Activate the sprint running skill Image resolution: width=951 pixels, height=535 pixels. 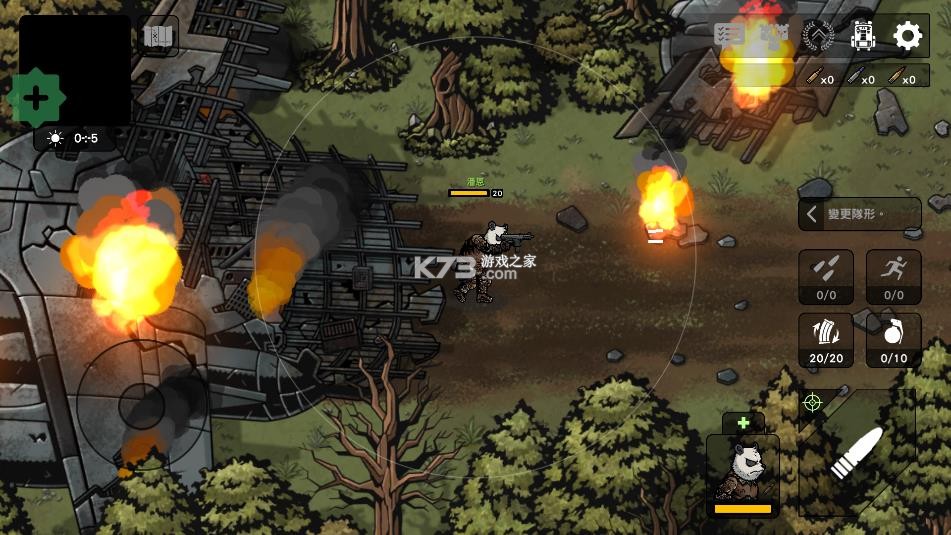click(x=893, y=277)
